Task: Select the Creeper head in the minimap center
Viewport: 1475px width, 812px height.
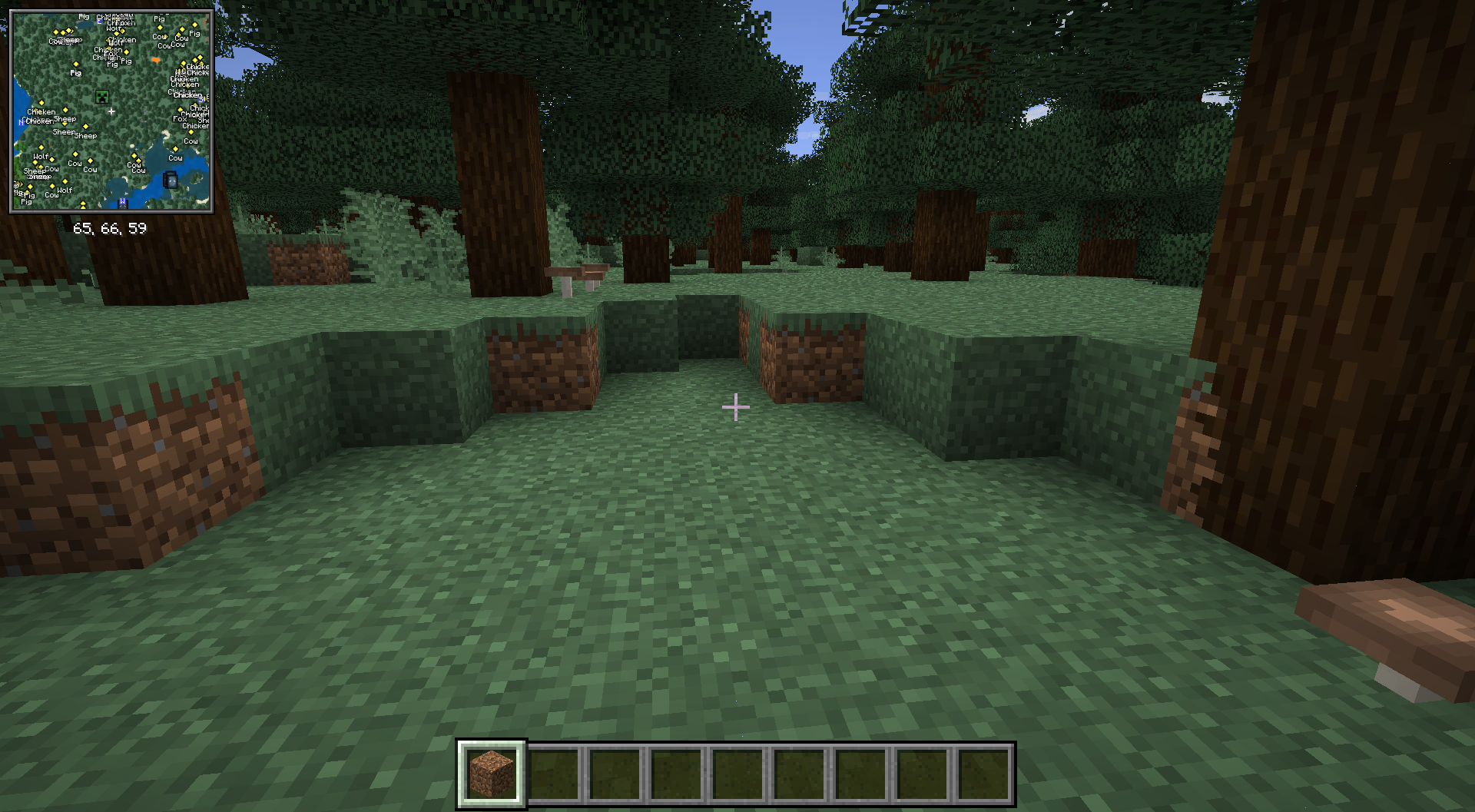Action: pyautogui.click(x=102, y=97)
